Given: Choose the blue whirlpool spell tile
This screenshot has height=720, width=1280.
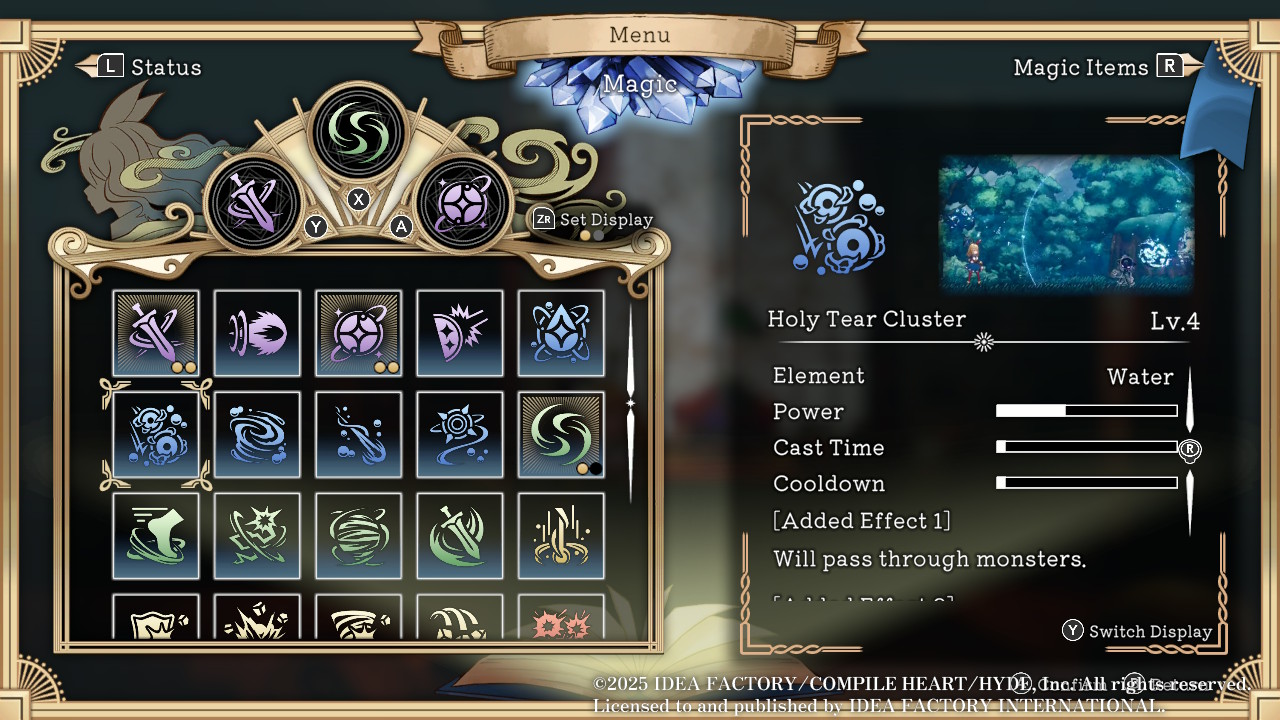Looking at the screenshot, I should pos(257,434).
